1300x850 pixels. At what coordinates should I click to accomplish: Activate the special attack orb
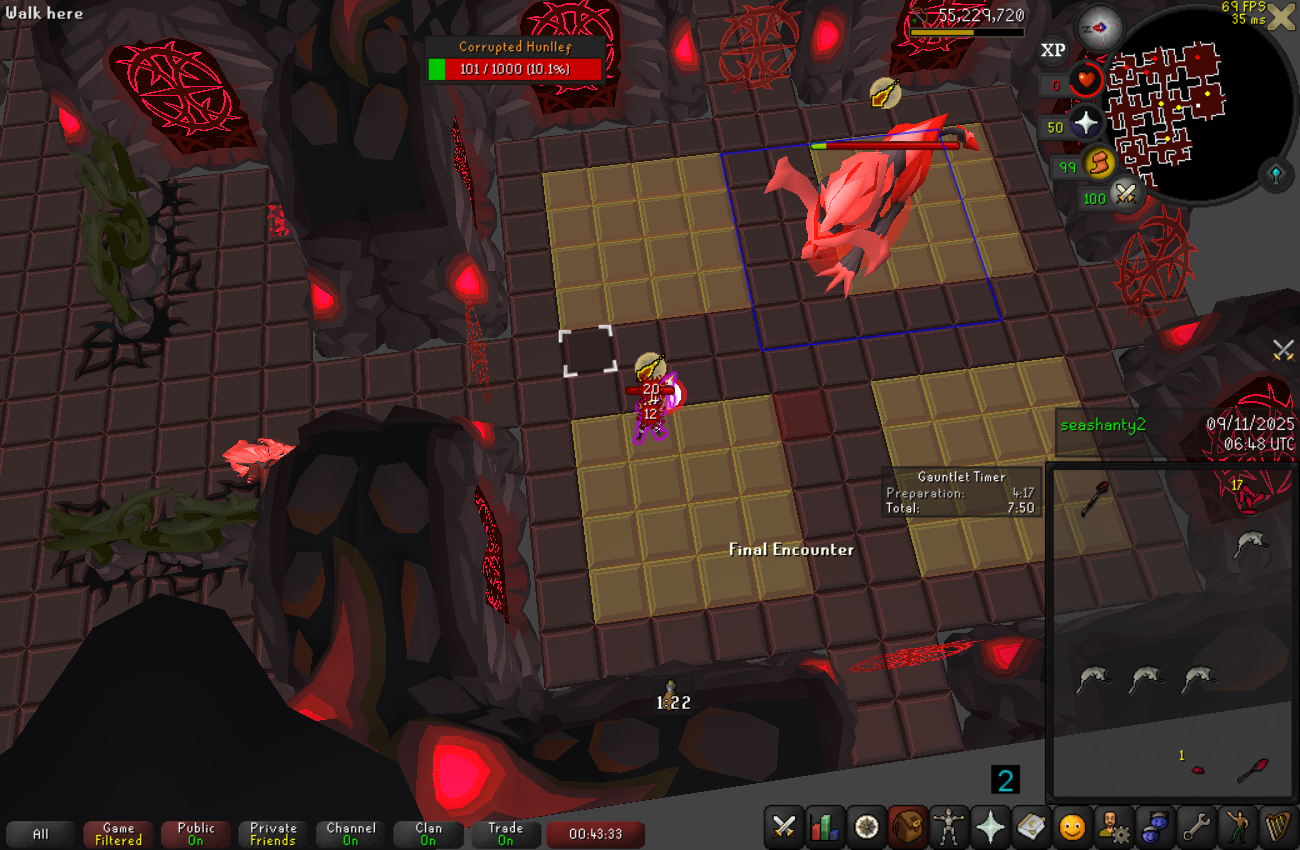tap(1127, 194)
